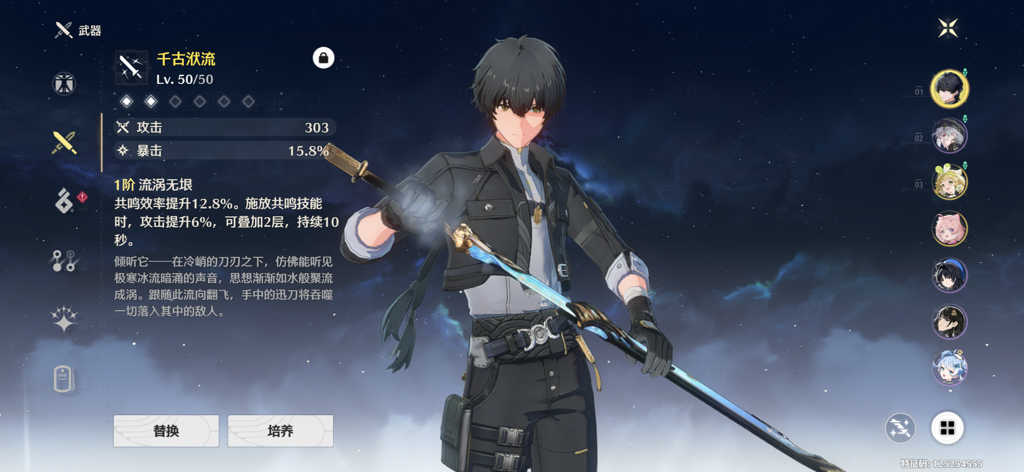
Task: Pick the blonde character with green bow
Action: (x=949, y=182)
